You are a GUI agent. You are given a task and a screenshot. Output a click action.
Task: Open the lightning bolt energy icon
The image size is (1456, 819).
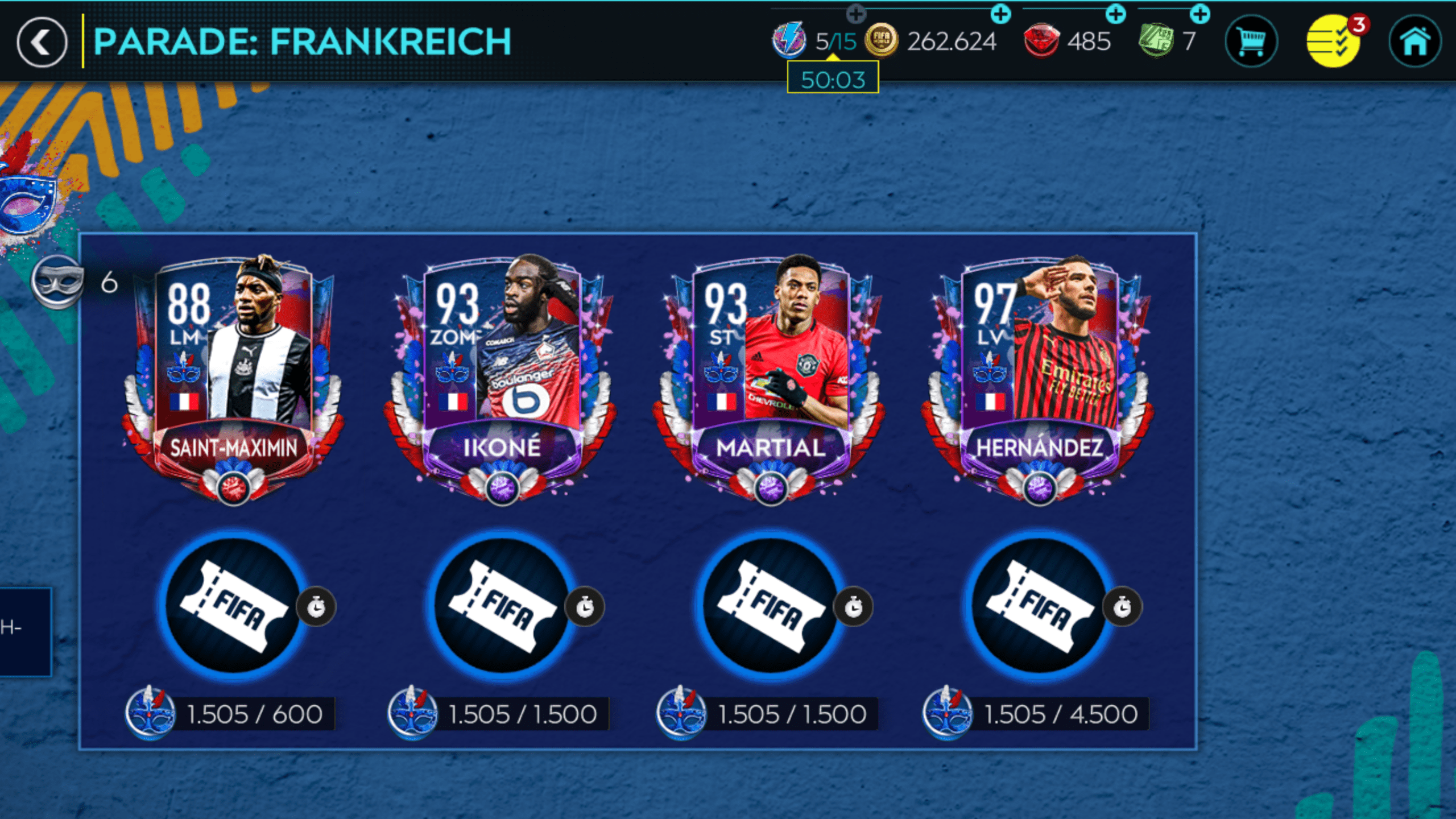pyautogui.click(x=789, y=41)
